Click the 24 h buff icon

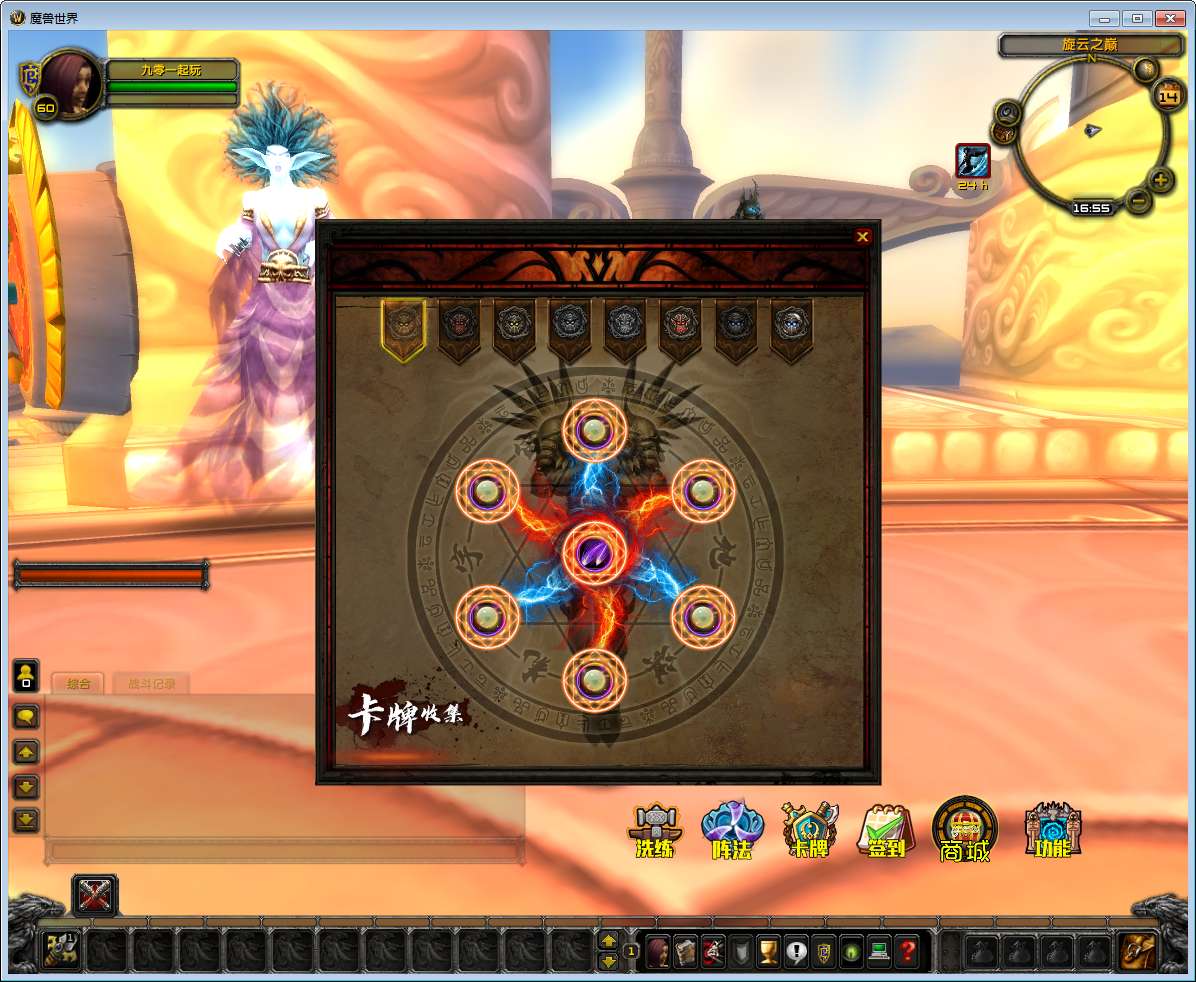(x=973, y=160)
